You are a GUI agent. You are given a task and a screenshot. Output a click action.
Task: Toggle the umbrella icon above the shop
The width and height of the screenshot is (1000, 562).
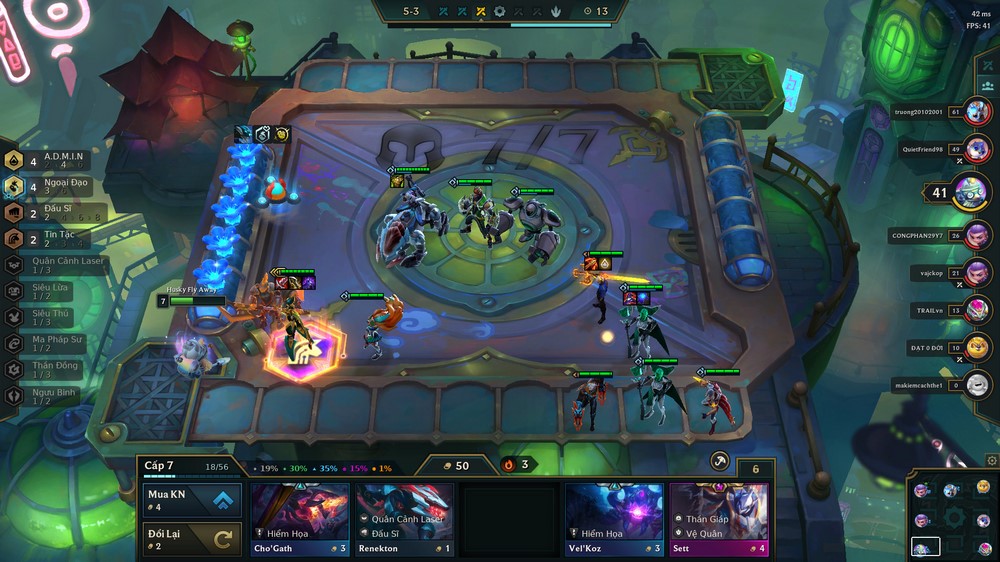click(719, 461)
